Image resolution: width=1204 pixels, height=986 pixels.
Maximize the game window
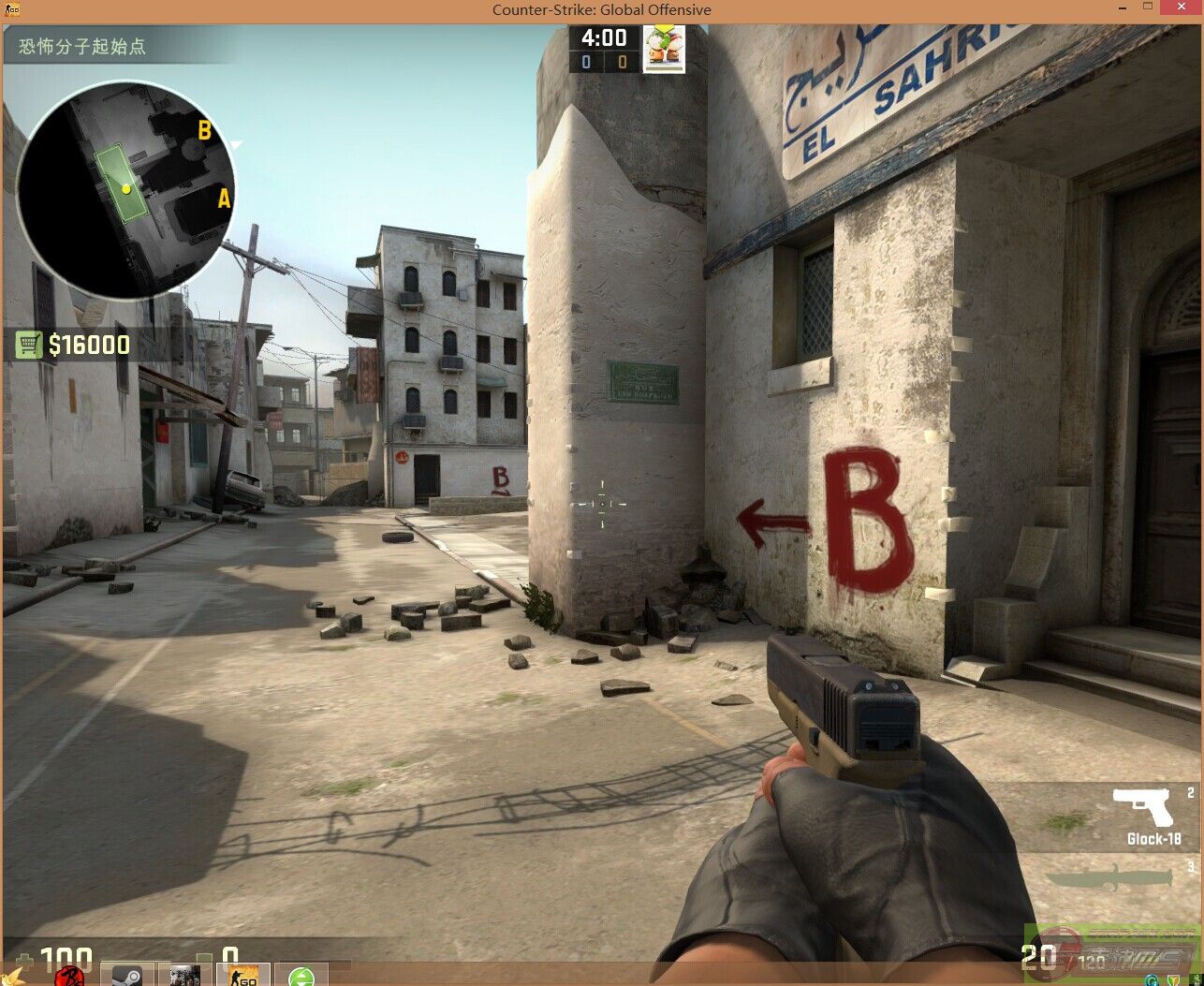[1149, 7]
